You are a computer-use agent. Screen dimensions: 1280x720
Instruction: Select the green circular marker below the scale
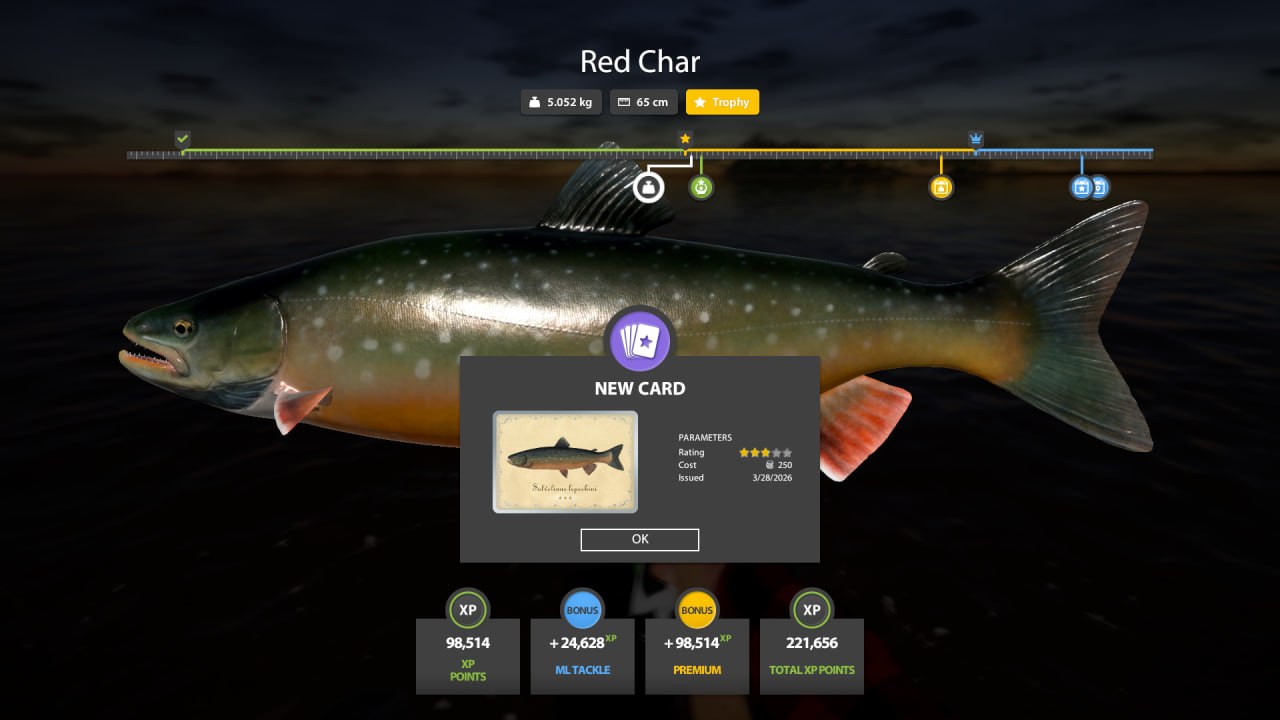(x=701, y=187)
